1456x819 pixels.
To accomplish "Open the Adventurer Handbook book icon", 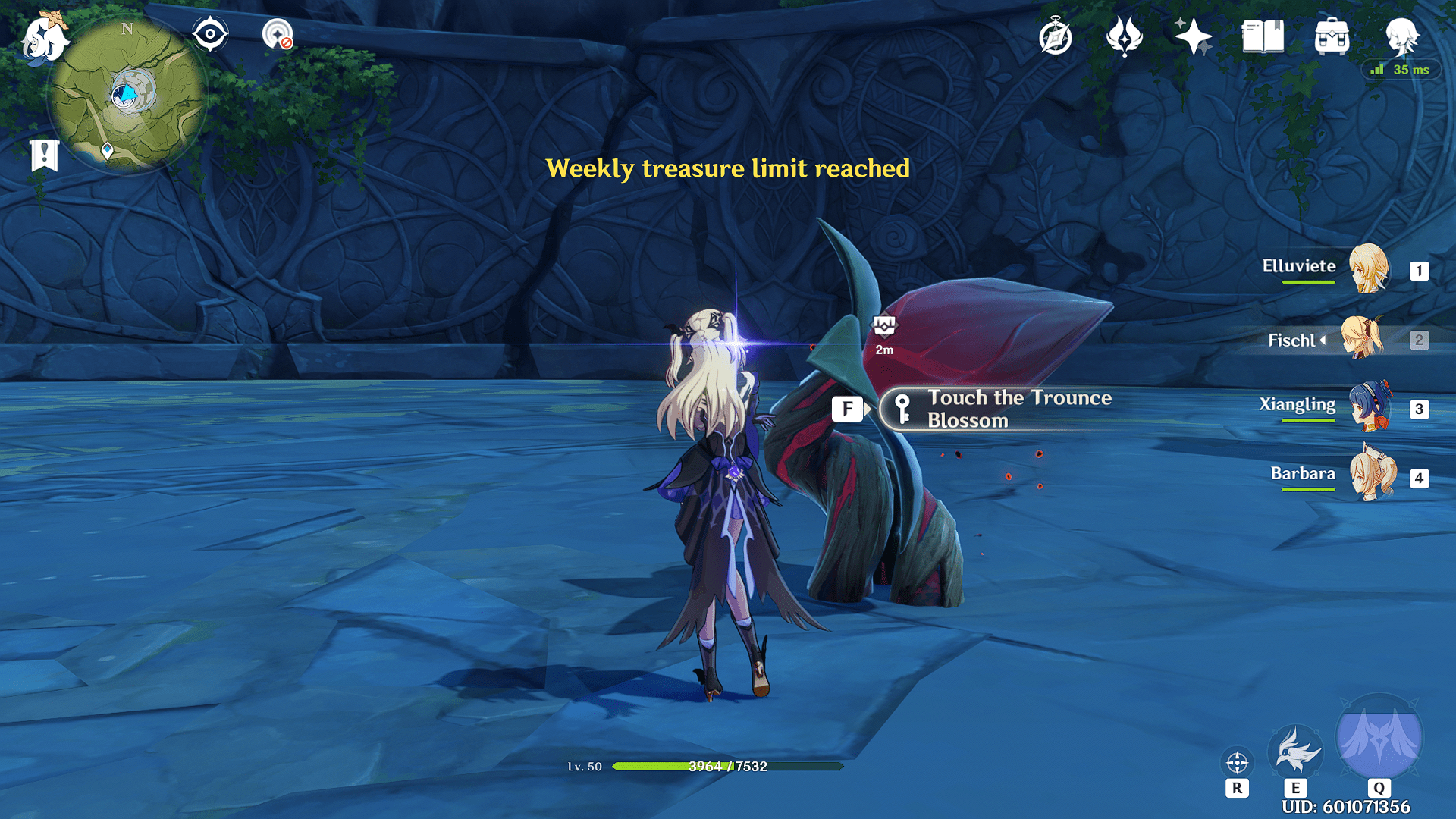I will tap(1263, 34).
